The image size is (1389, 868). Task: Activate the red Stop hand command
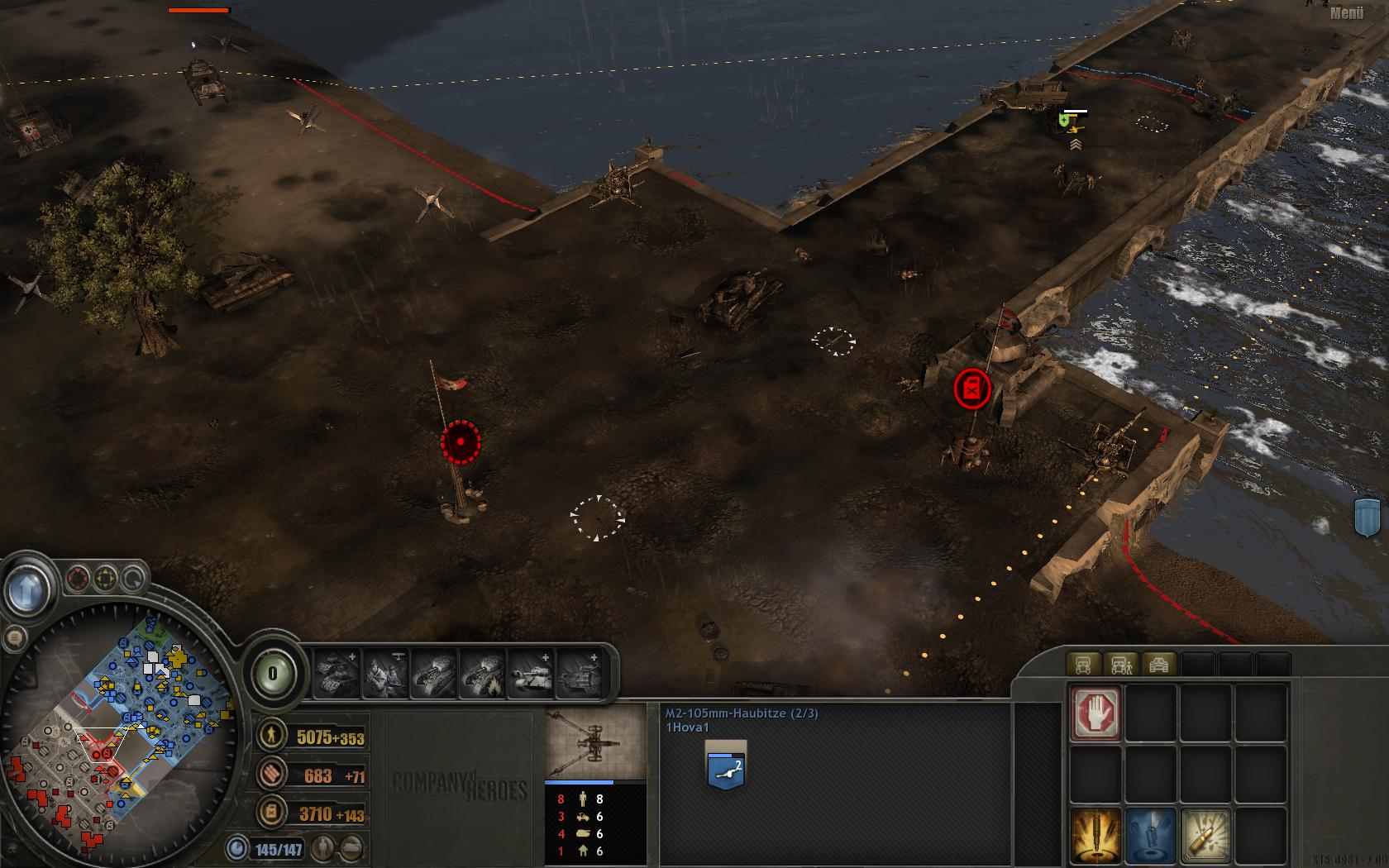click(x=1095, y=713)
